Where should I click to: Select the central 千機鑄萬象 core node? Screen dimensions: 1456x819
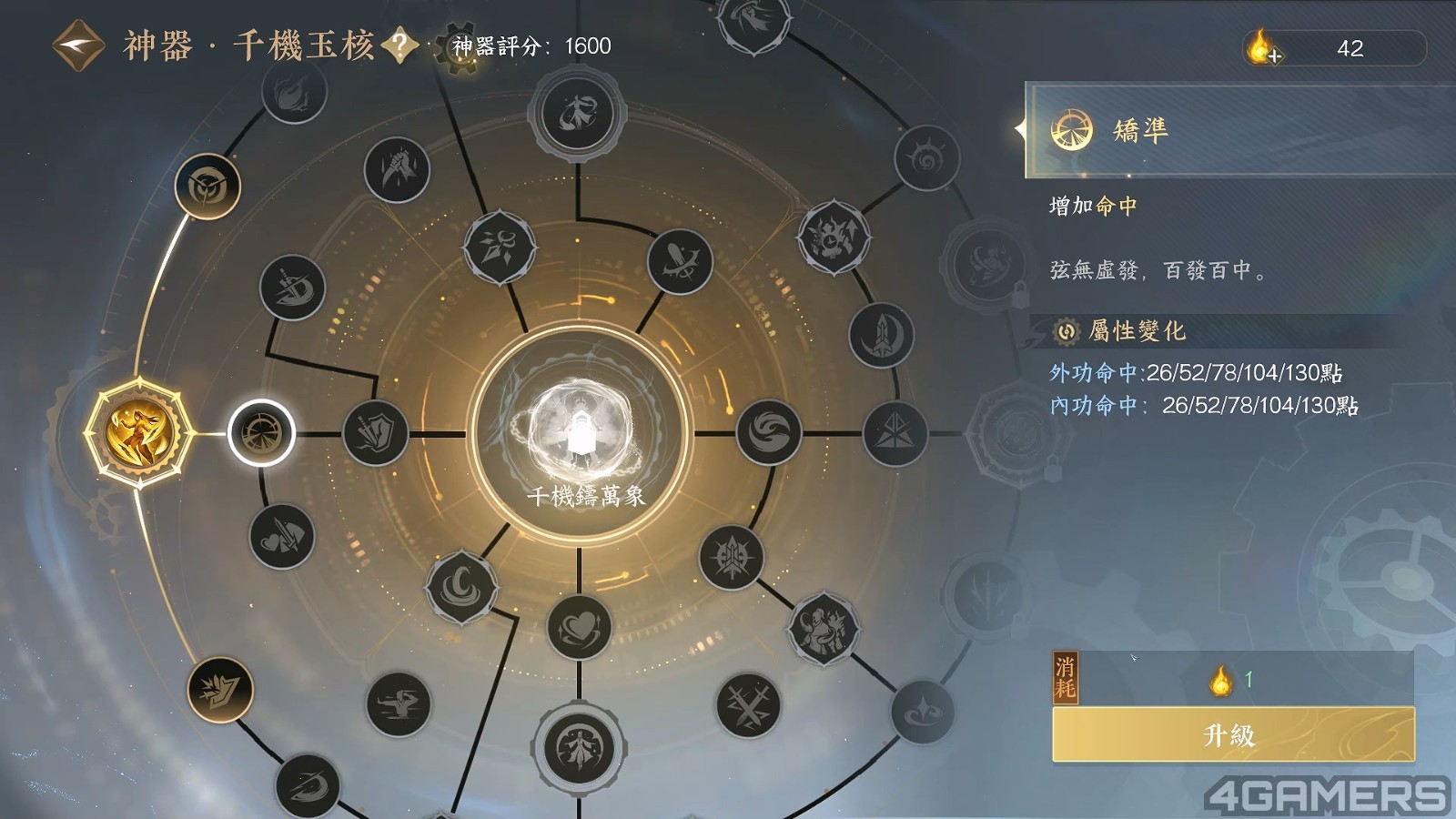tap(581, 433)
